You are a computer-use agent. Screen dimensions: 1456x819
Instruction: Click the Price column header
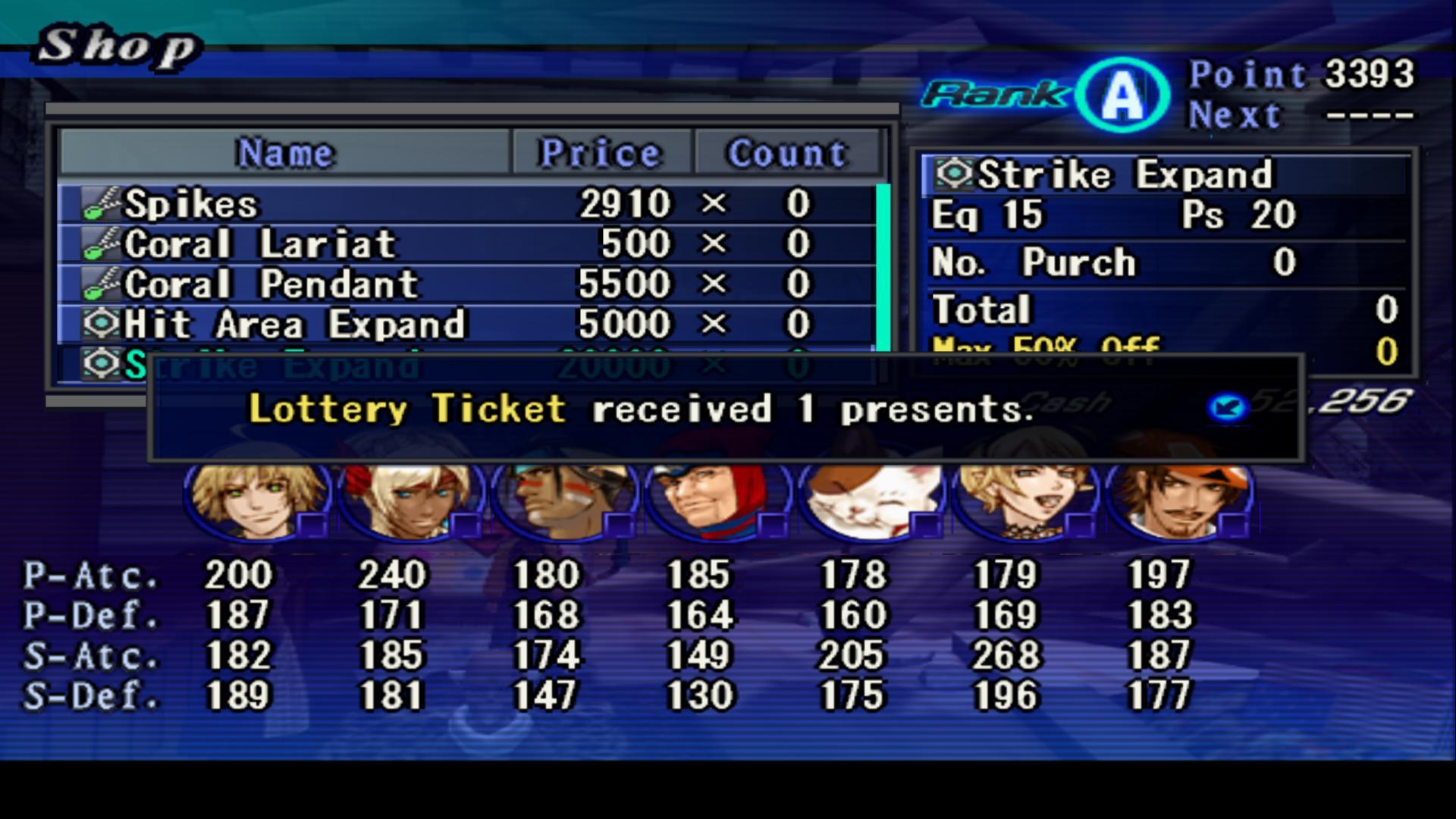coord(601,153)
